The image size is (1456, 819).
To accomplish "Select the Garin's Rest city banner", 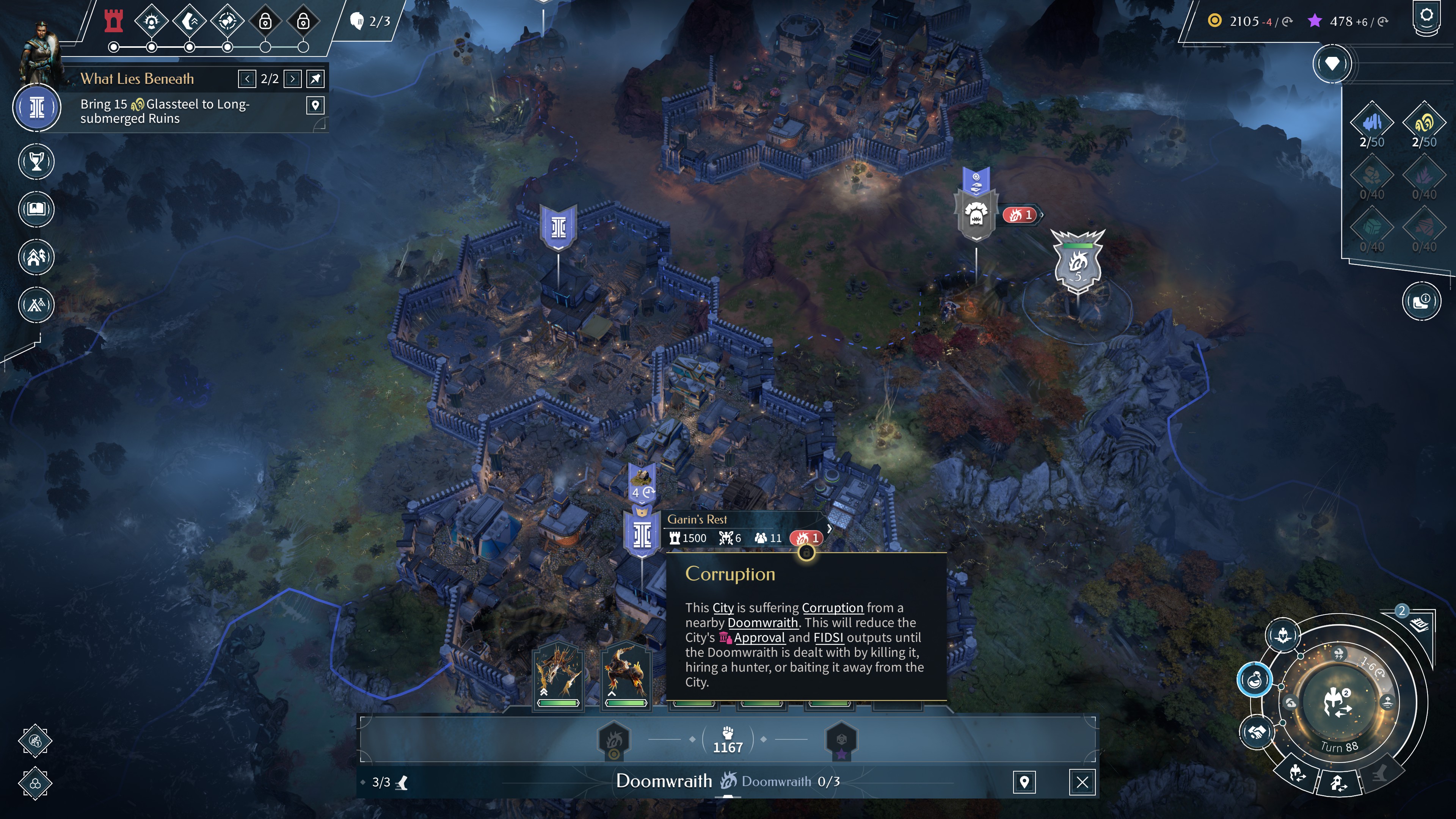I will click(x=642, y=535).
